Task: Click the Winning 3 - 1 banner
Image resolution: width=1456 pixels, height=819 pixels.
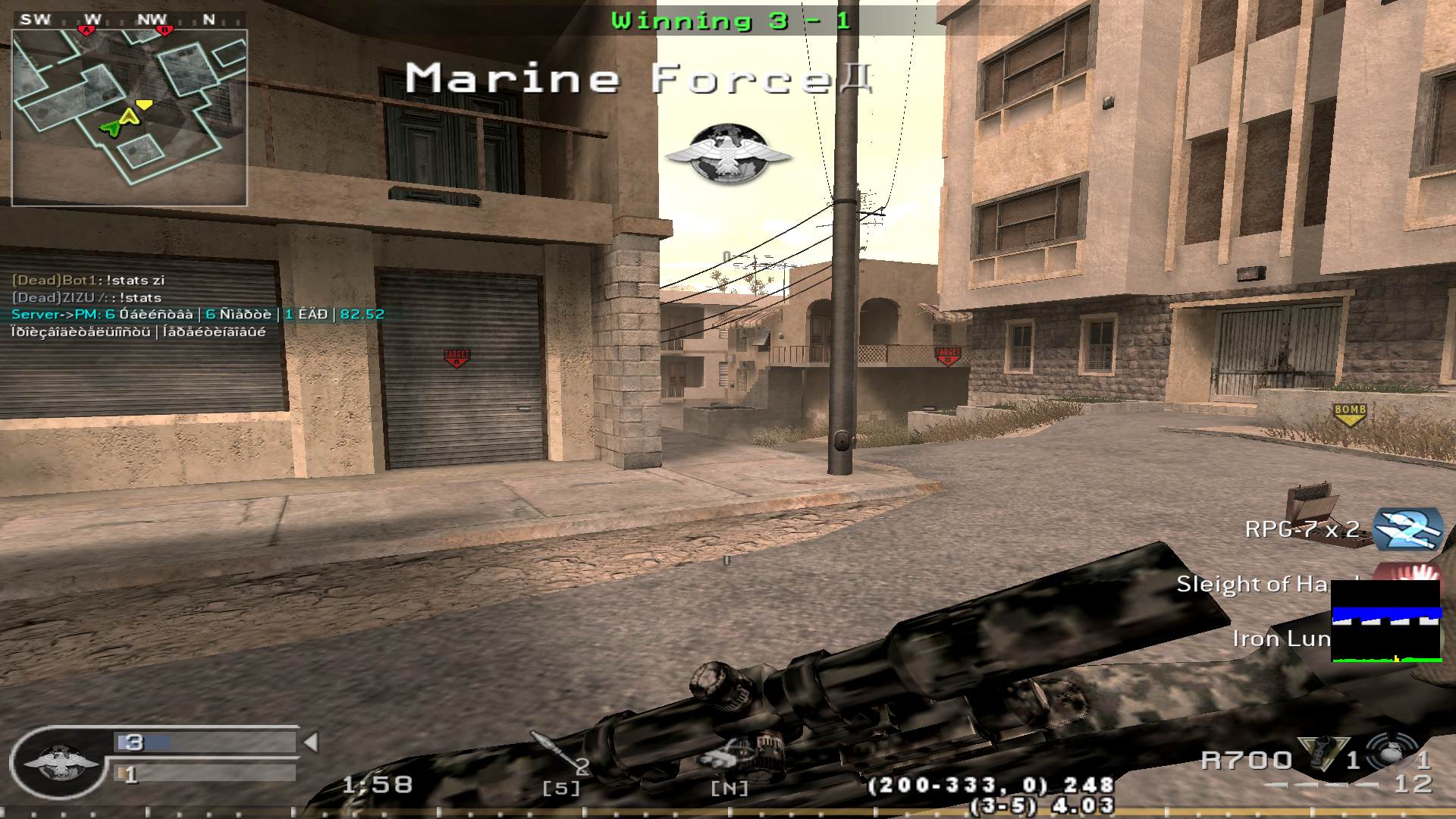Action: pyautogui.click(x=730, y=21)
